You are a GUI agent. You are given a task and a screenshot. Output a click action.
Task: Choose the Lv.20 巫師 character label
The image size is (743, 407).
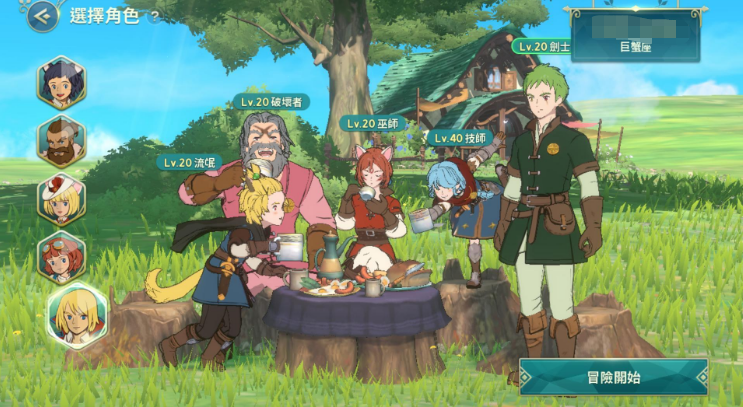click(373, 123)
